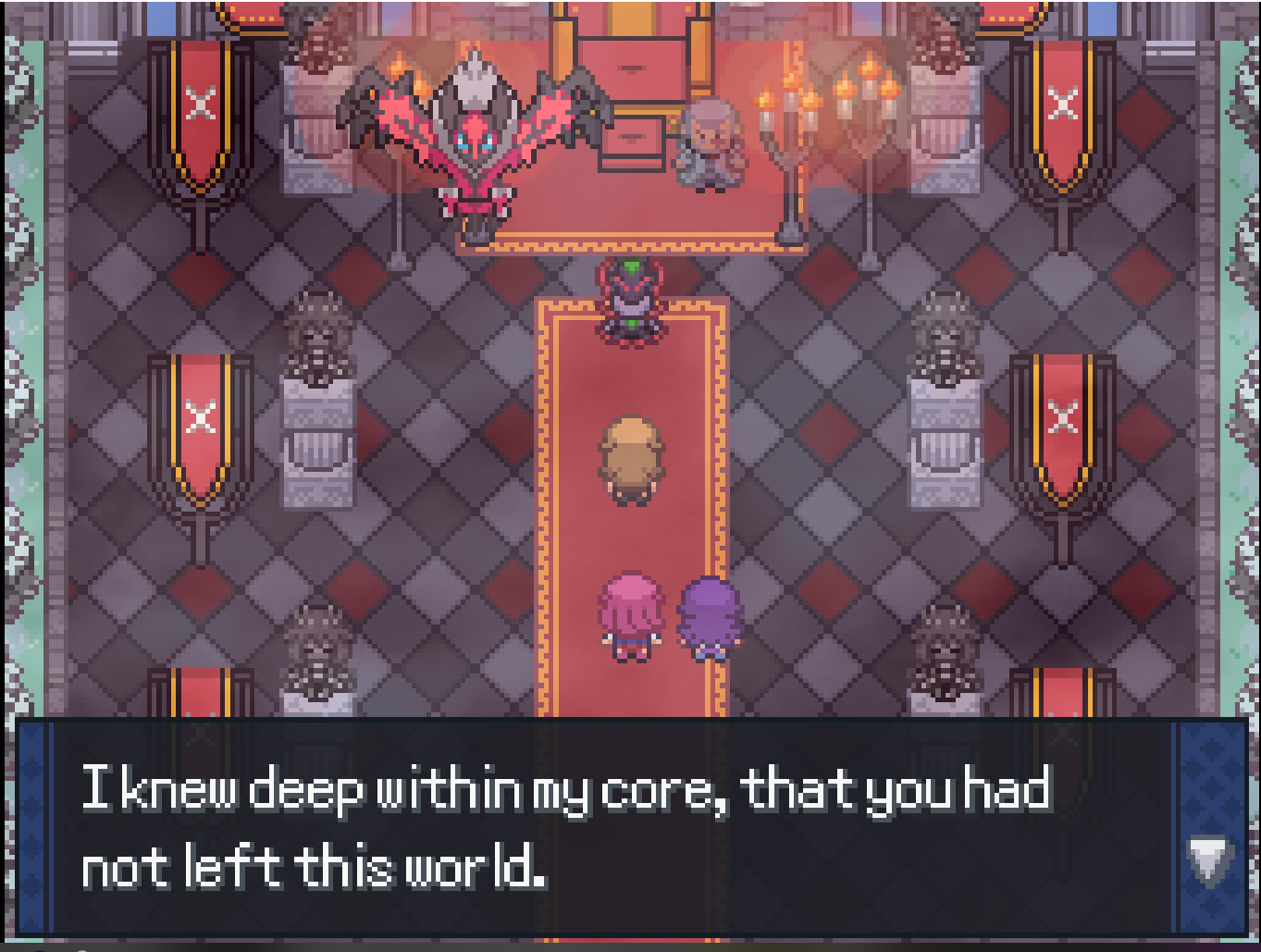Advance dialogue with the down arrow indicator
Viewport: 1261px width, 952px height.
1208,859
